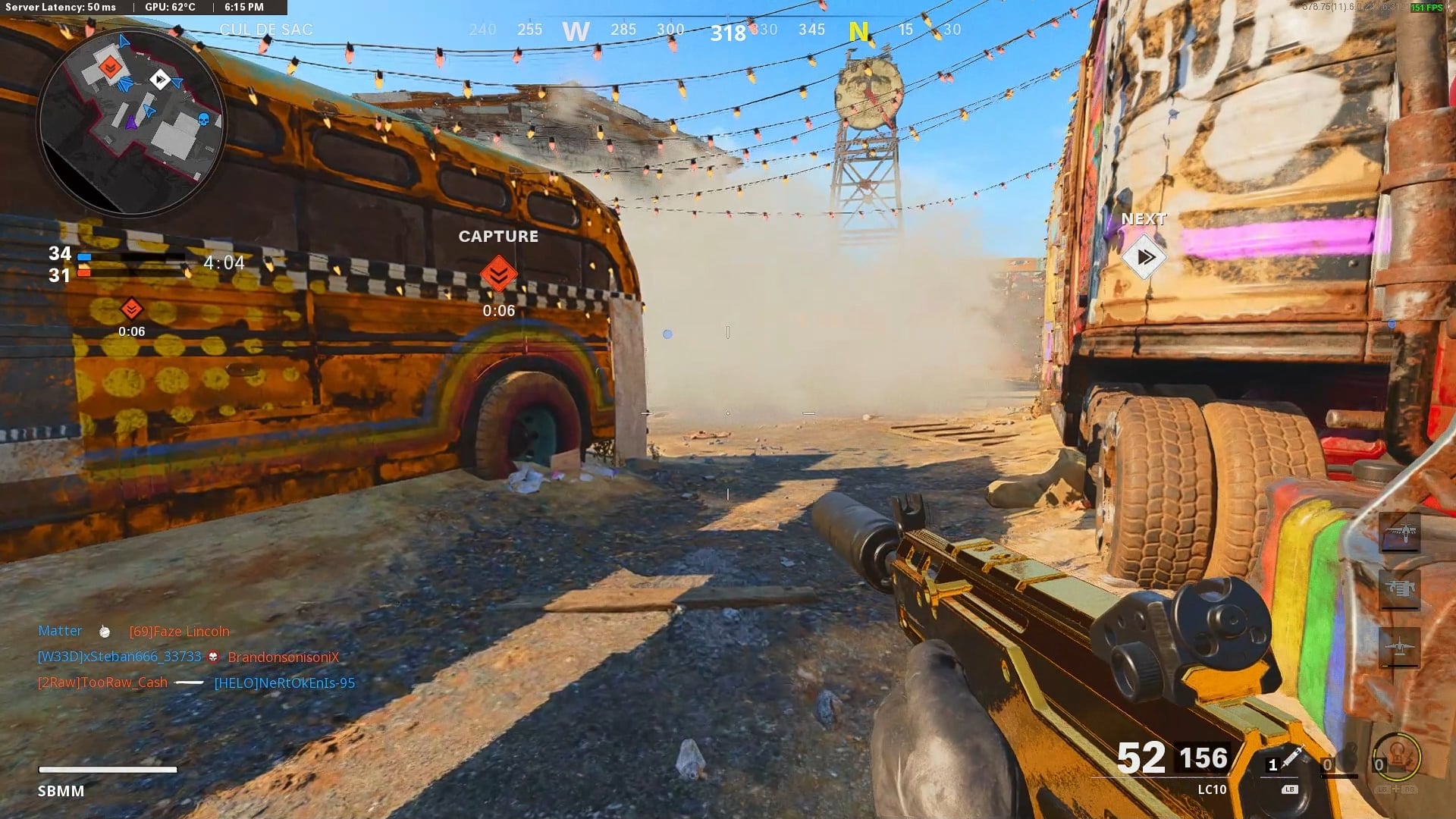This screenshot has height=819, width=1456.
Task: Activate the top jet scorestreak slot
Action: coord(1399,532)
